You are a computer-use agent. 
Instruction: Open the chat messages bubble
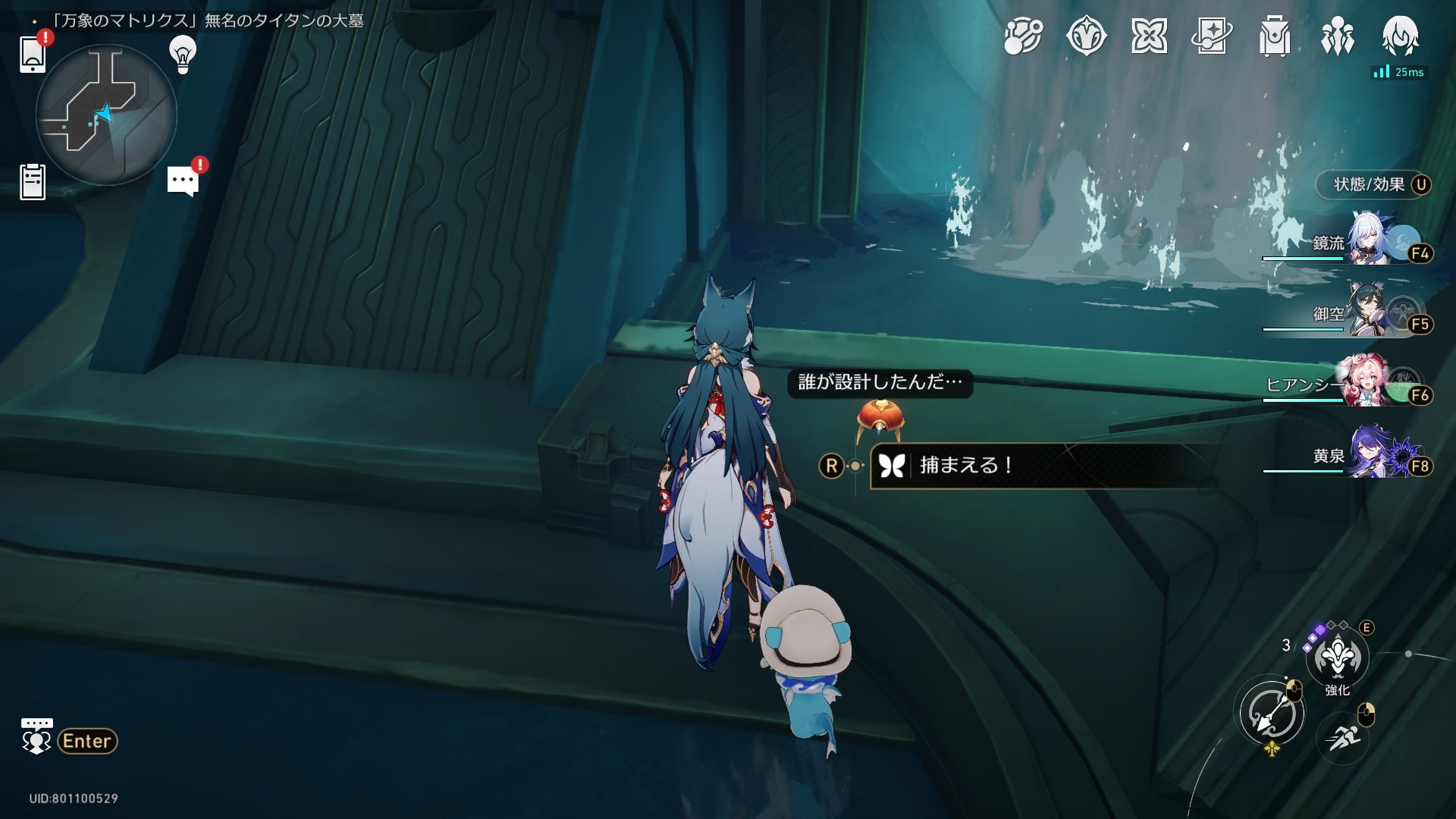pyautogui.click(x=183, y=181)
